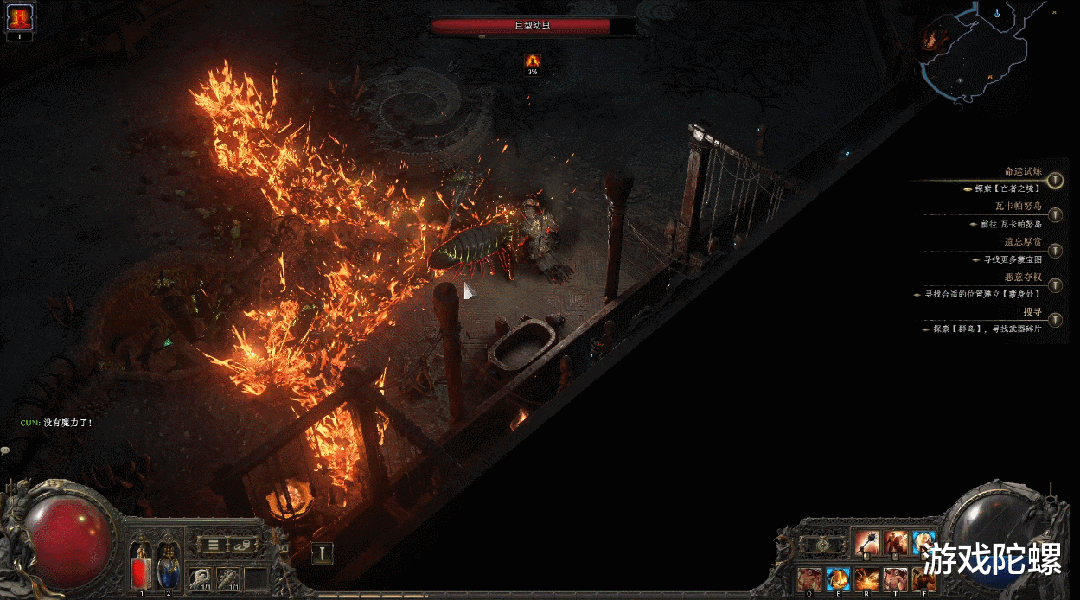1080x600 pixels.
Task: Activate the mace strike skill icon
Action: [x=867, y=544]
